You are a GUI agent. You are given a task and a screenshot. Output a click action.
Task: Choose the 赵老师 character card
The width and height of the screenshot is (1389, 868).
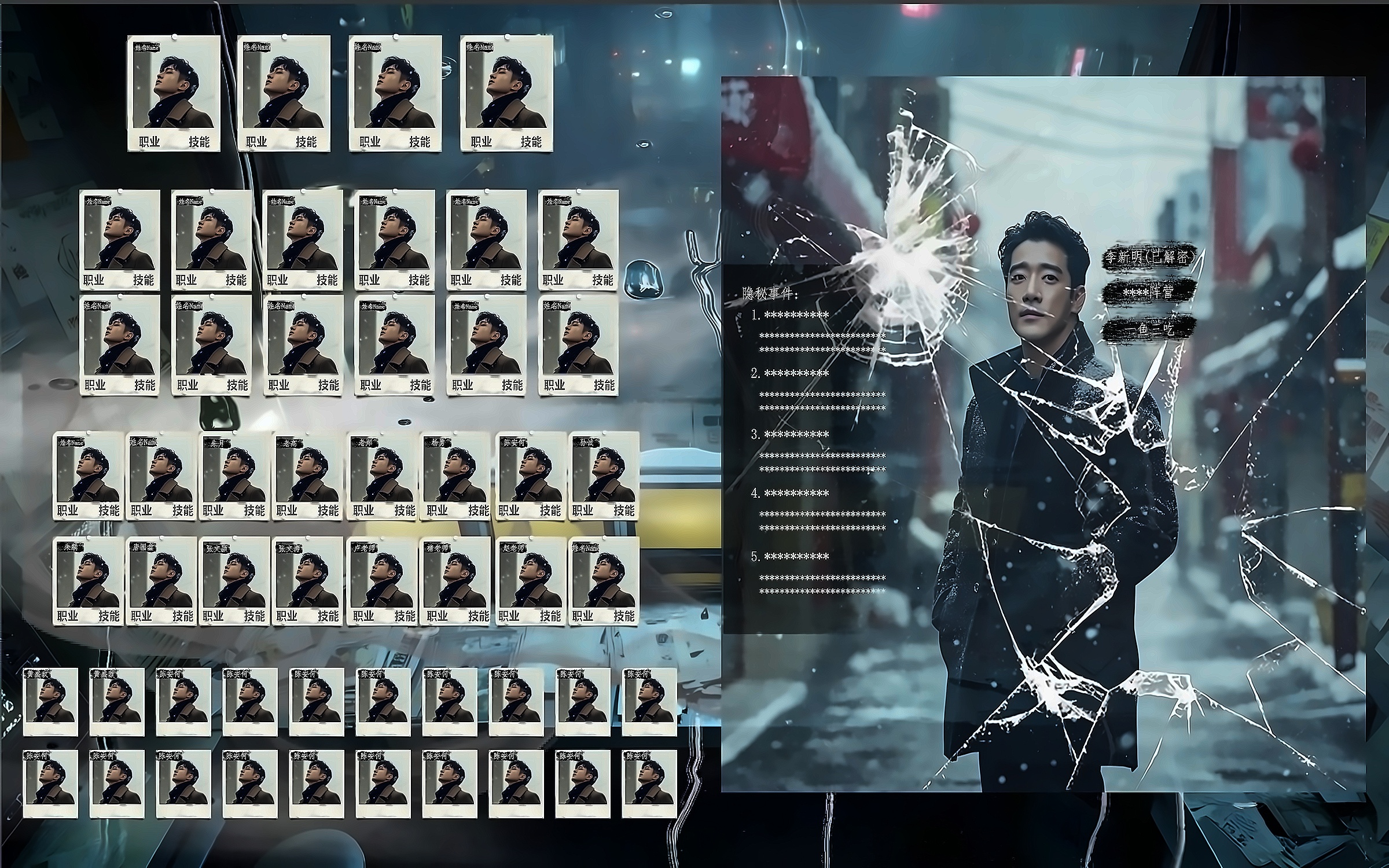(530, 580)
